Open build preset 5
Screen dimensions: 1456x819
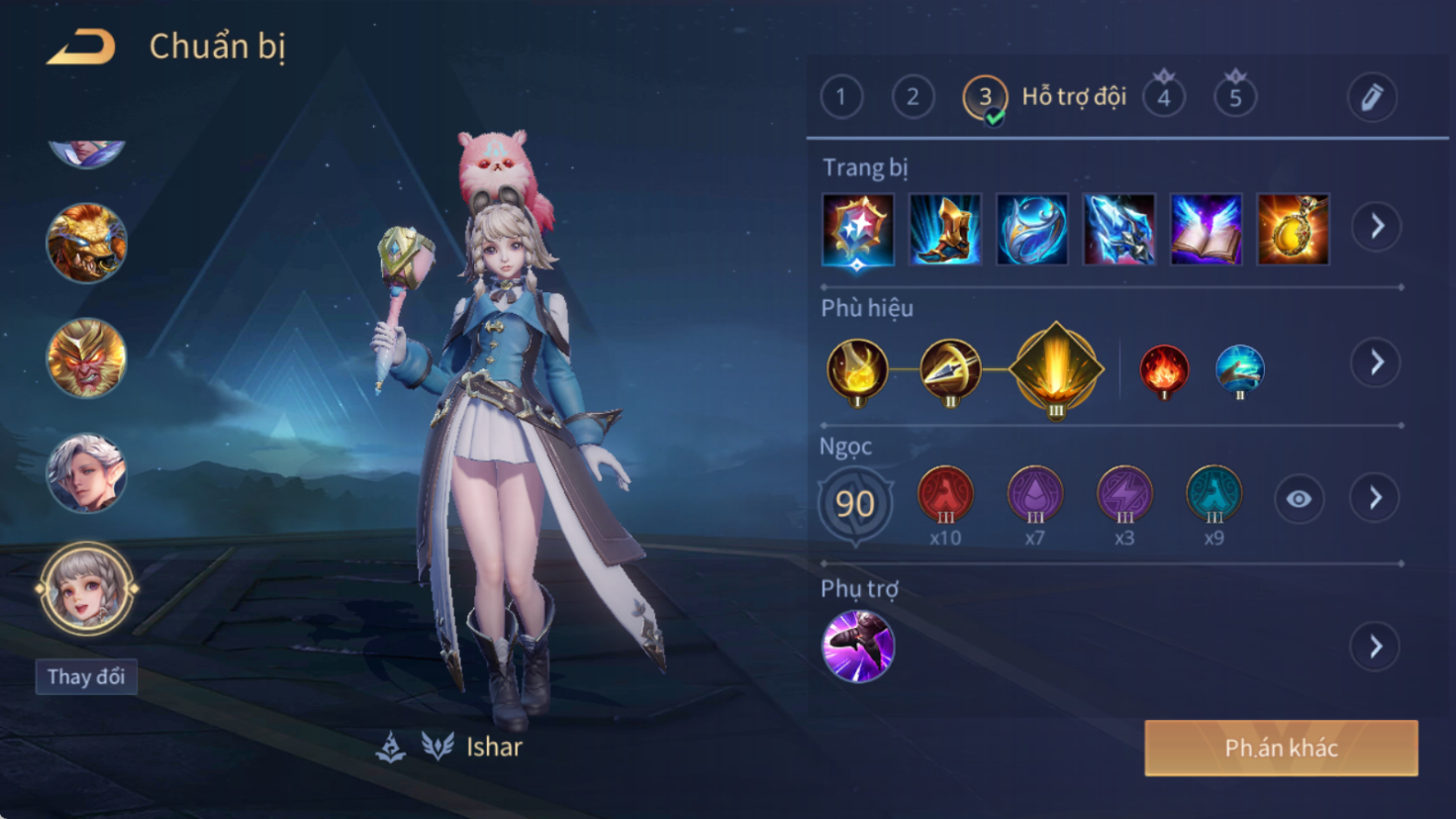(x=1235, y=97)
